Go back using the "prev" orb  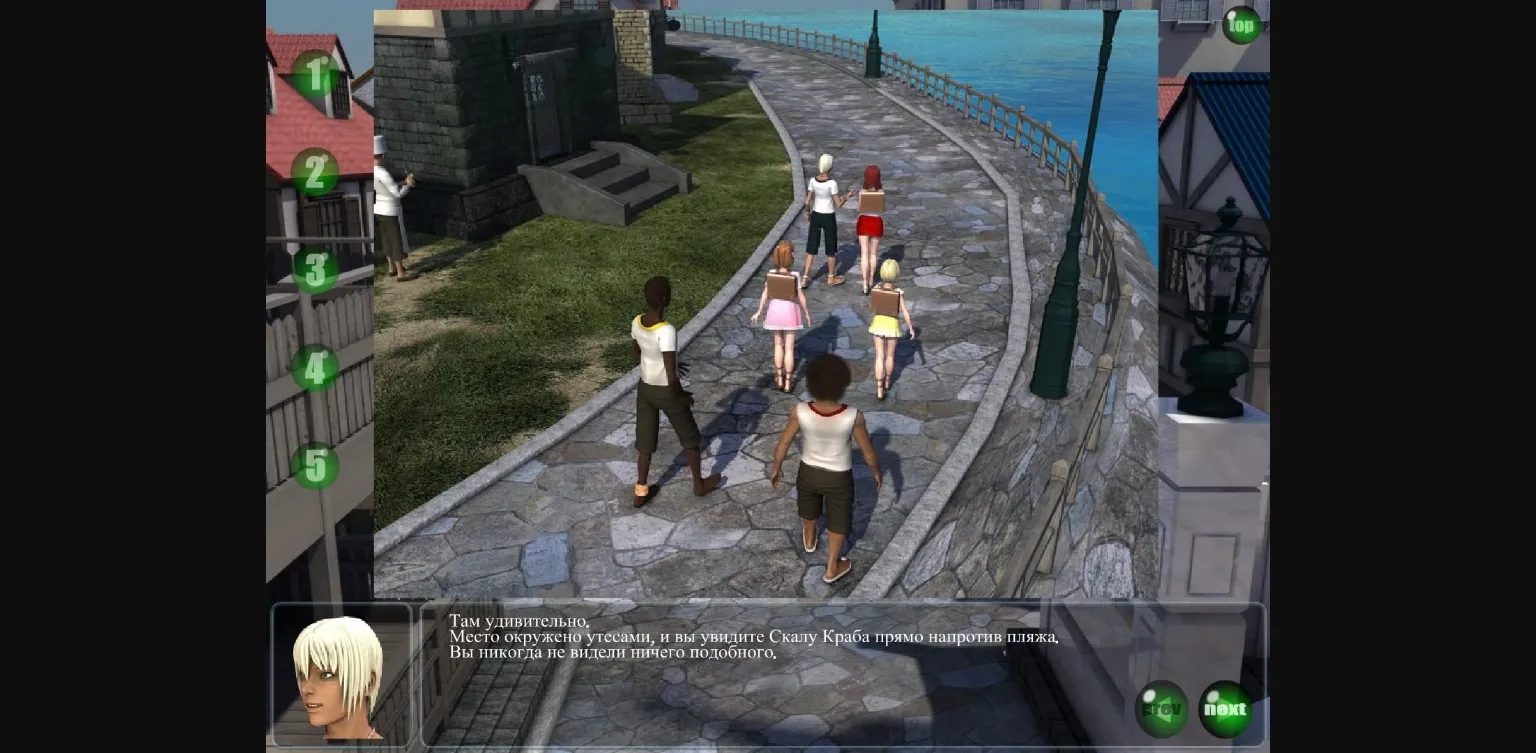(1160, 708)
